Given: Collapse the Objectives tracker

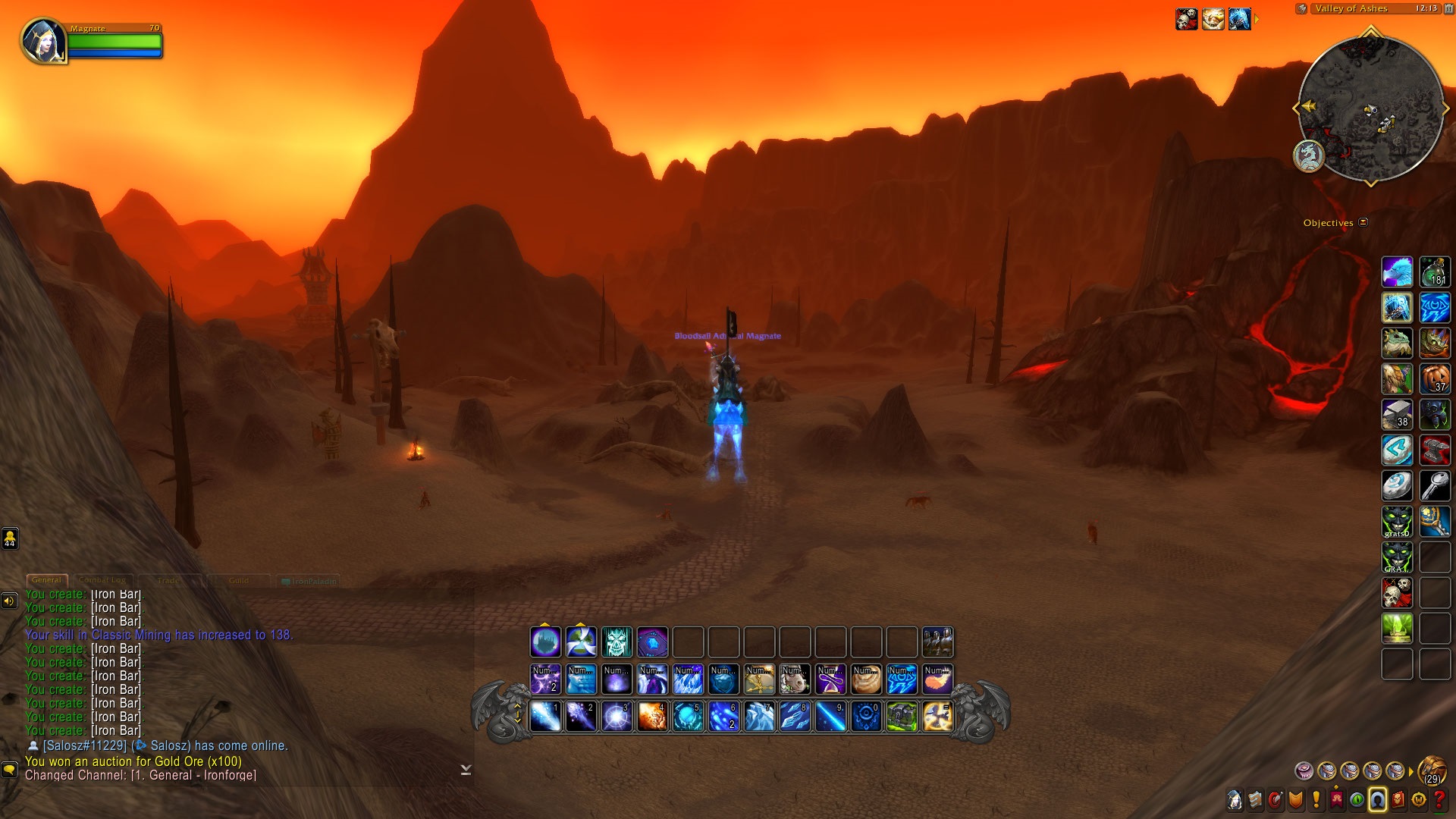Looking at the screenshot, I should 1363,222.
